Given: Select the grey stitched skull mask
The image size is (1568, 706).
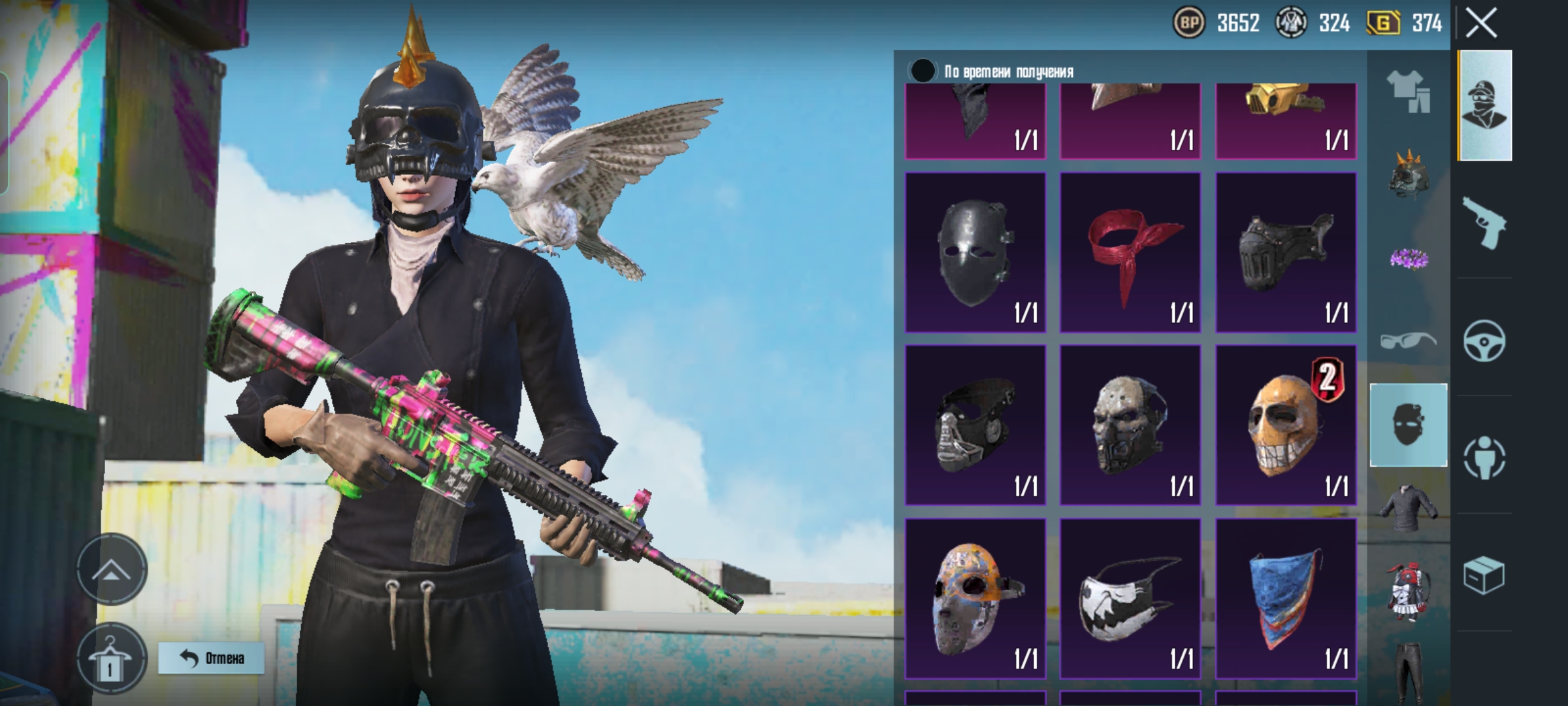Looking at the screenshot, I should click(x=1130, y=425).
